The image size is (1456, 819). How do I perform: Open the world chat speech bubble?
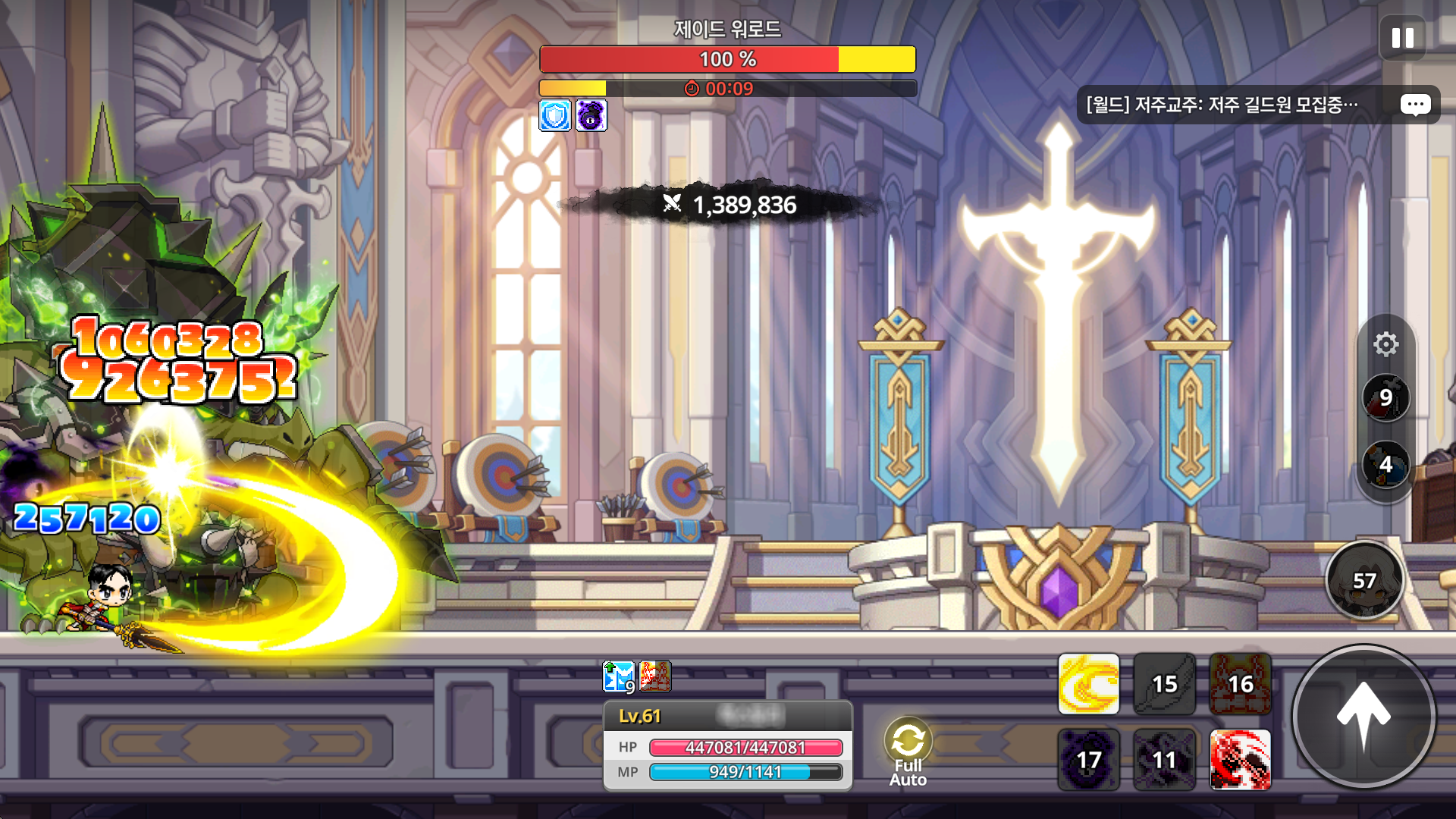tap(1415, 105)
